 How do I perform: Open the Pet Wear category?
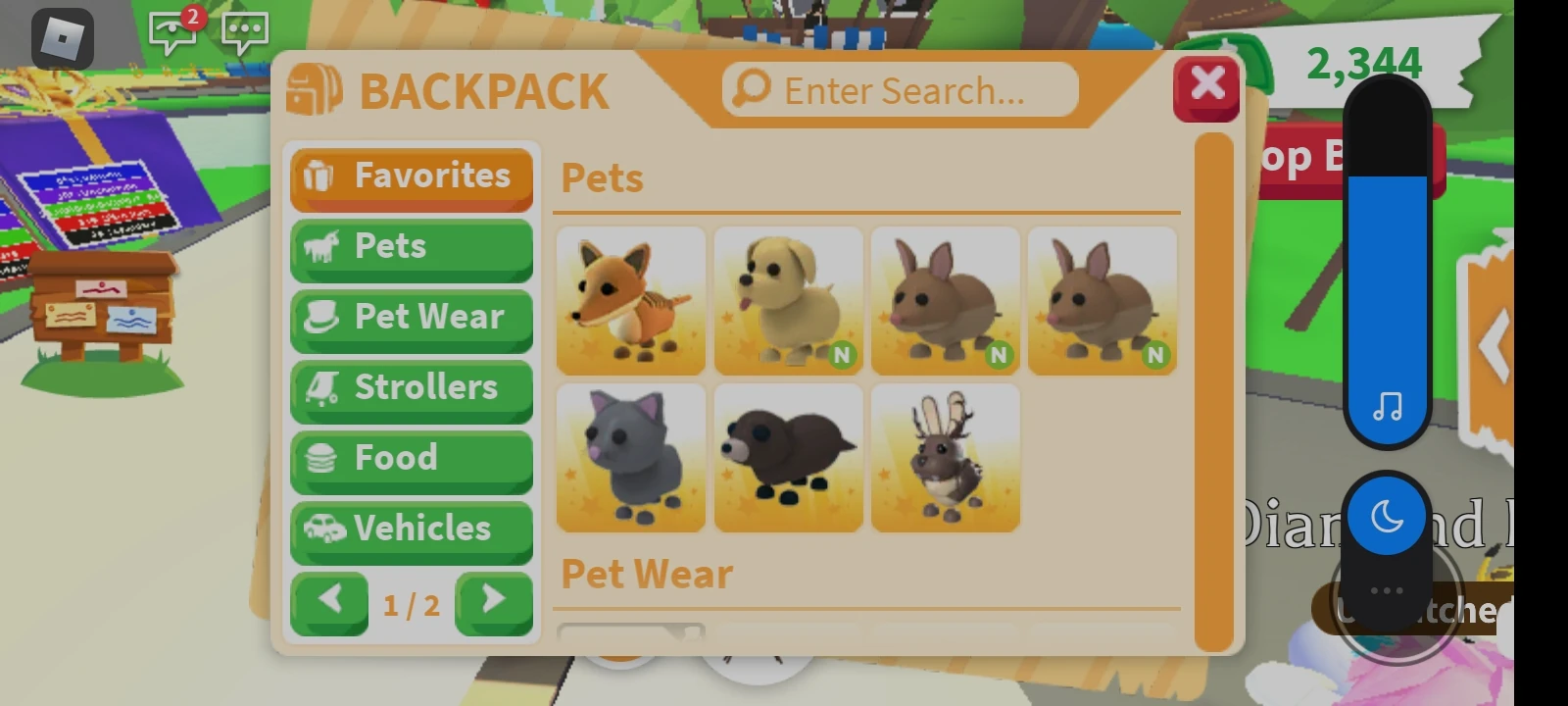[412, 318]
